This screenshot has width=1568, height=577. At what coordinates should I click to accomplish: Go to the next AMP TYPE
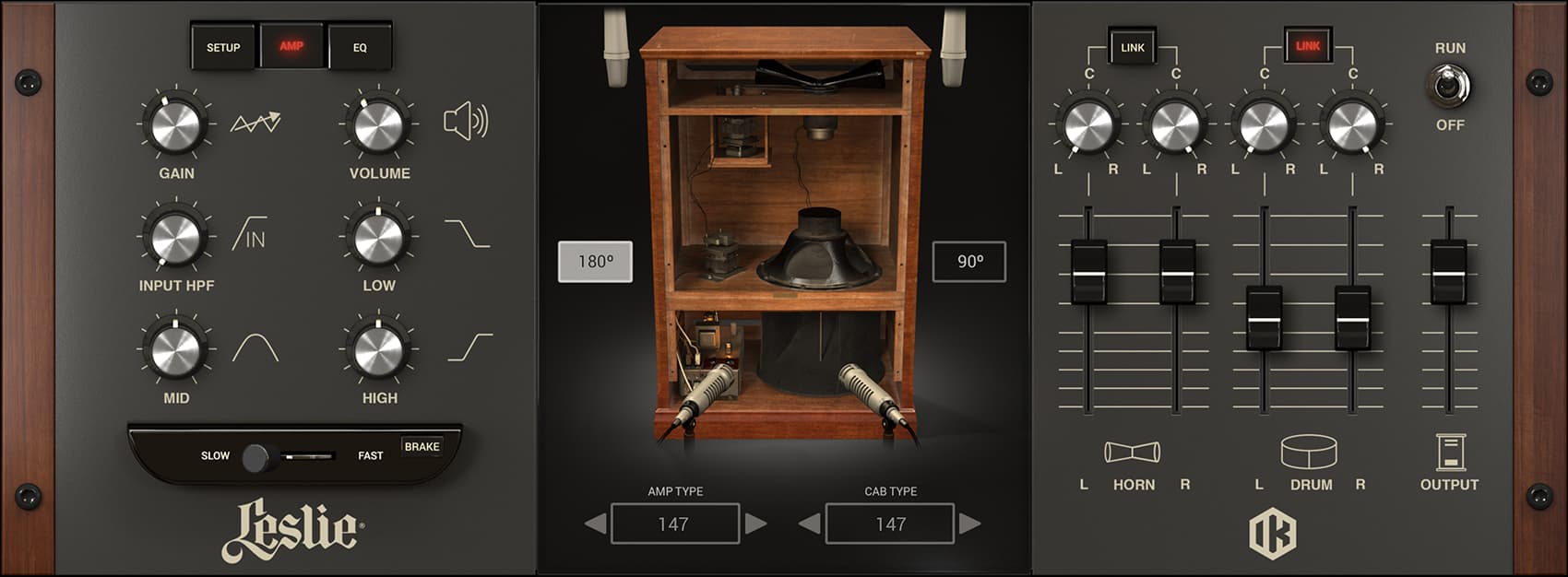click(755, 524)
